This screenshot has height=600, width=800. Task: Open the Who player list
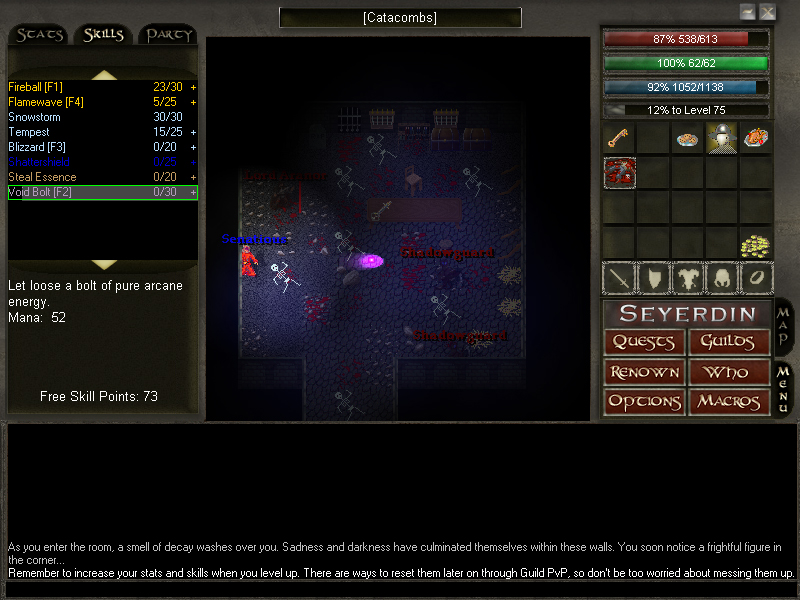coord(729,372)
